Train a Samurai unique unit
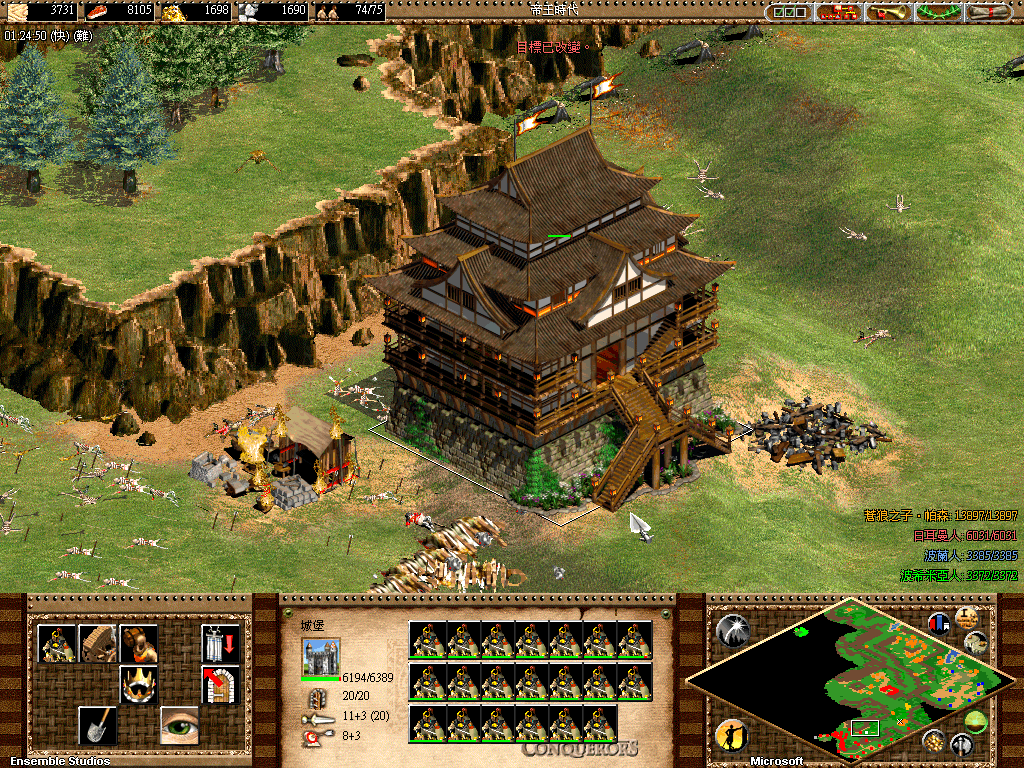Screen dimensions: 1024x768 point(56,643)
